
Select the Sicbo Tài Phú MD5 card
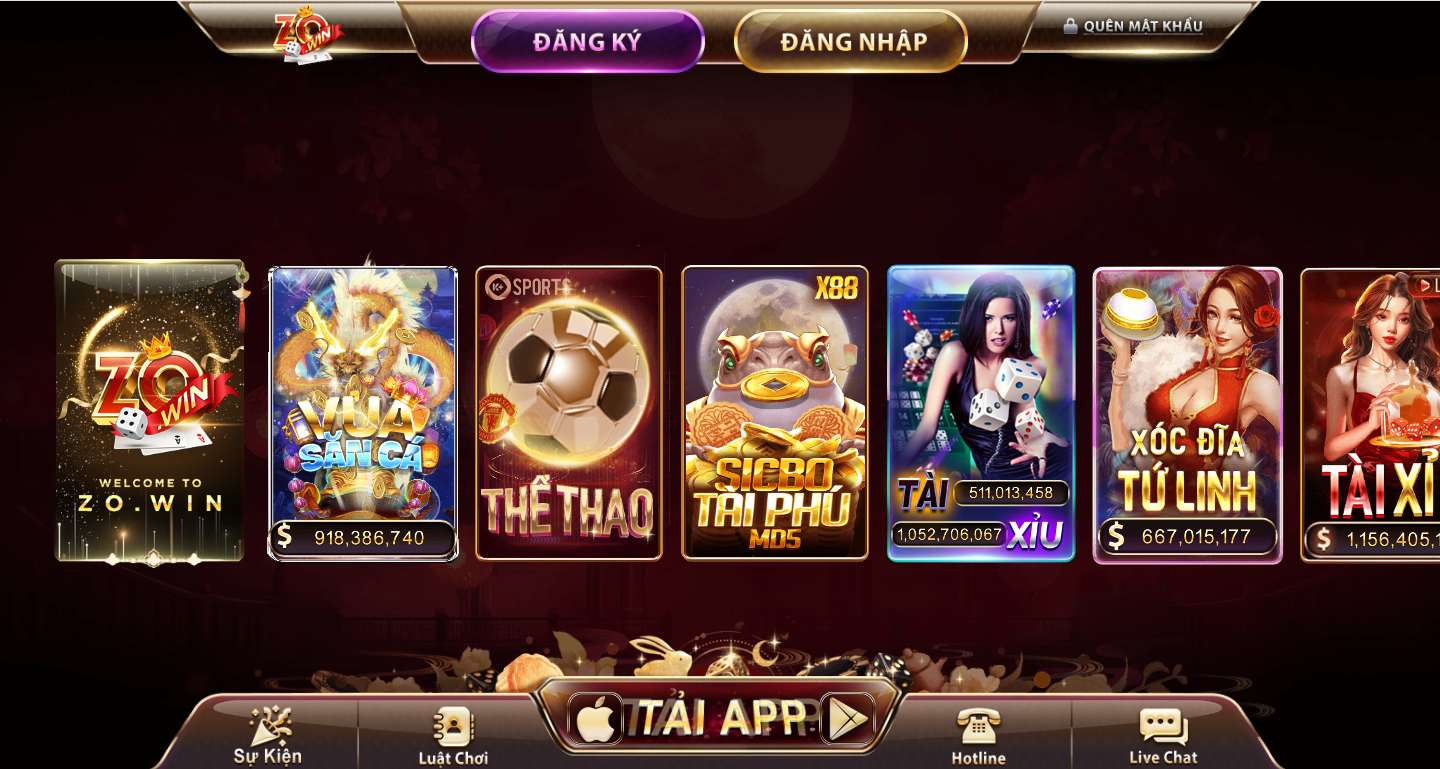[x=775, y=412]
